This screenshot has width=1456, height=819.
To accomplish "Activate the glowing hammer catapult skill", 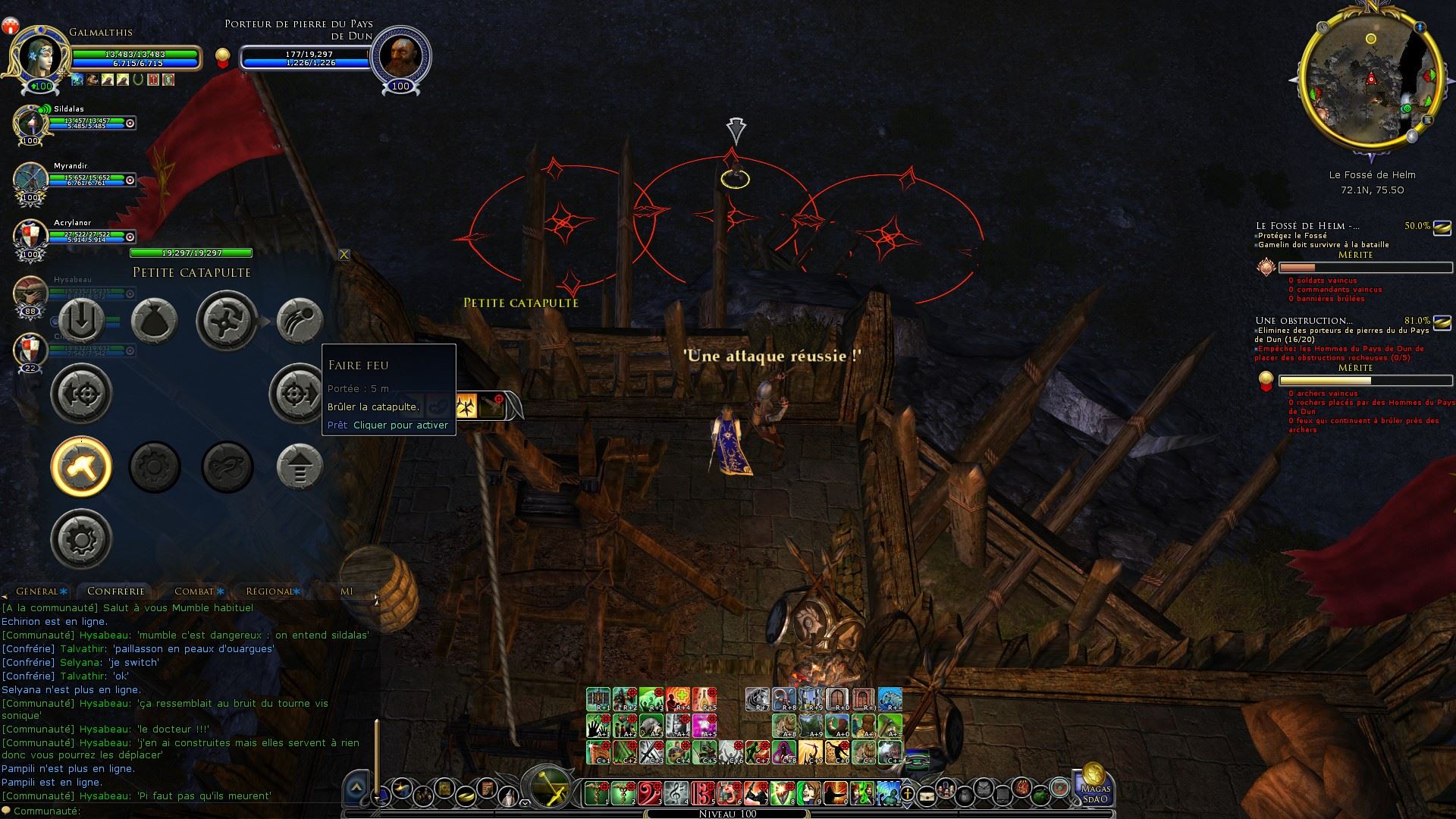I will click(x=81, y=466).
